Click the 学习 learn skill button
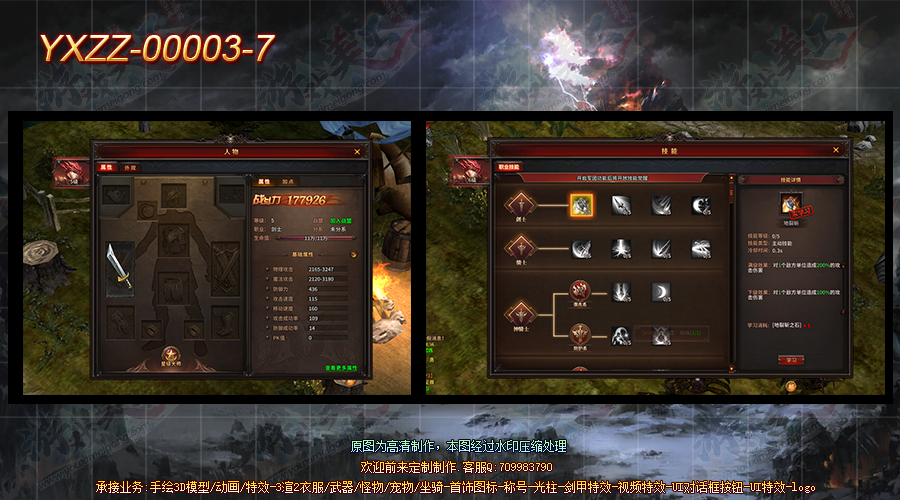900x500 pixels. (792, 359)
